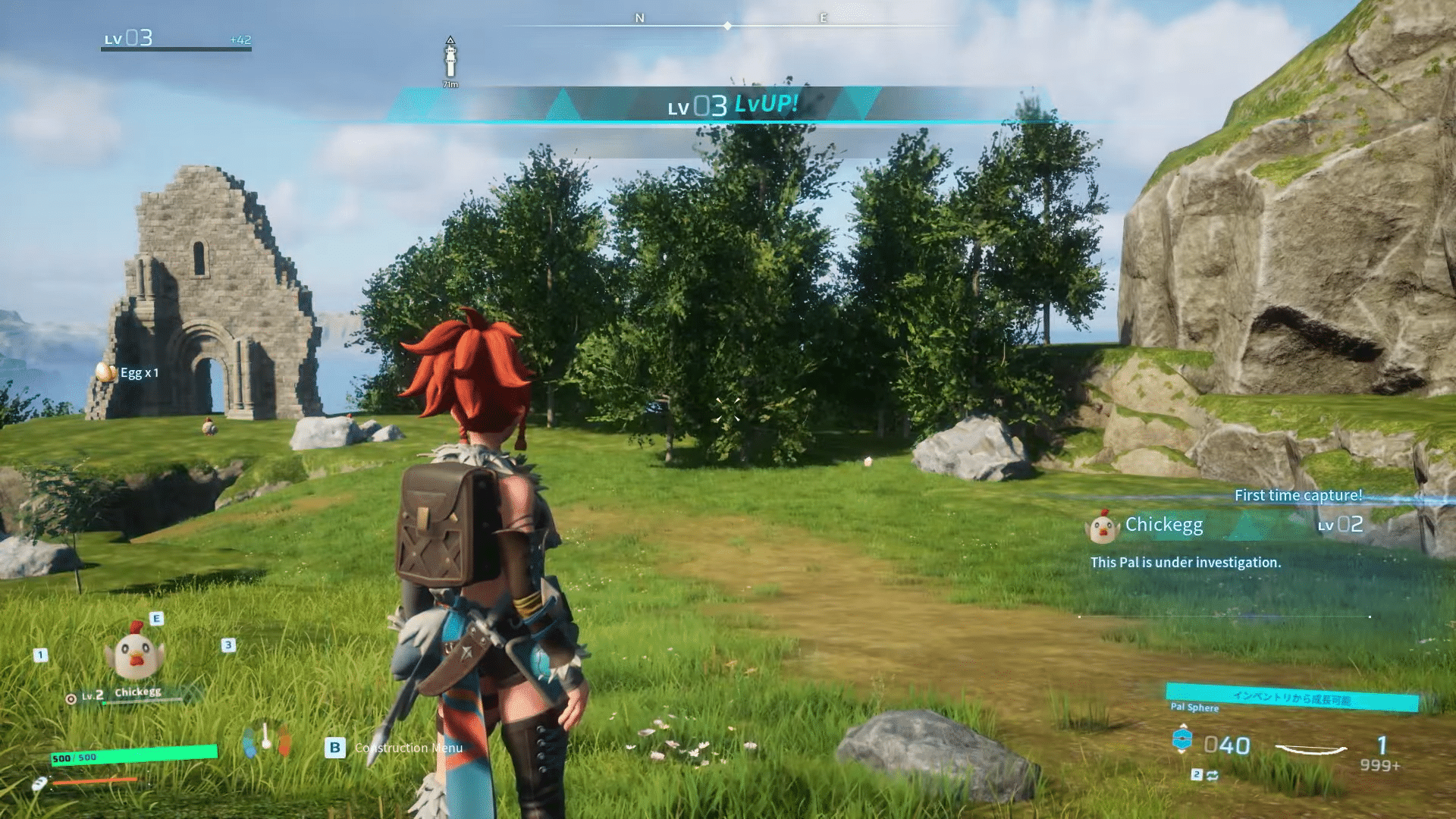Select the equipped bow weapon icon
1456x819 pixels.
(x=1311, y=749)
